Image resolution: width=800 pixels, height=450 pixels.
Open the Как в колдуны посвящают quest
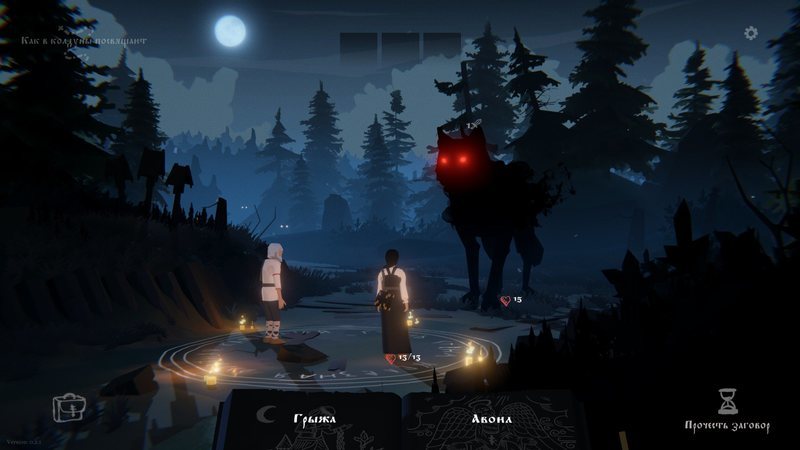coord(86,41)
